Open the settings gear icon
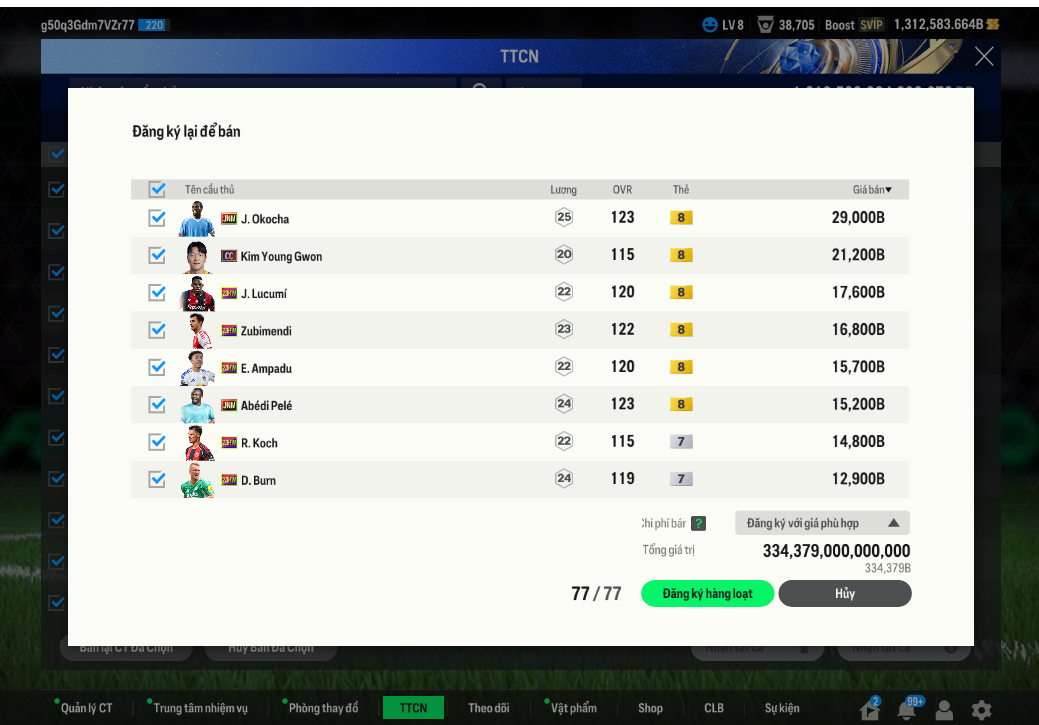Screen dimensions: 1039x725 [x=981, y=710]
